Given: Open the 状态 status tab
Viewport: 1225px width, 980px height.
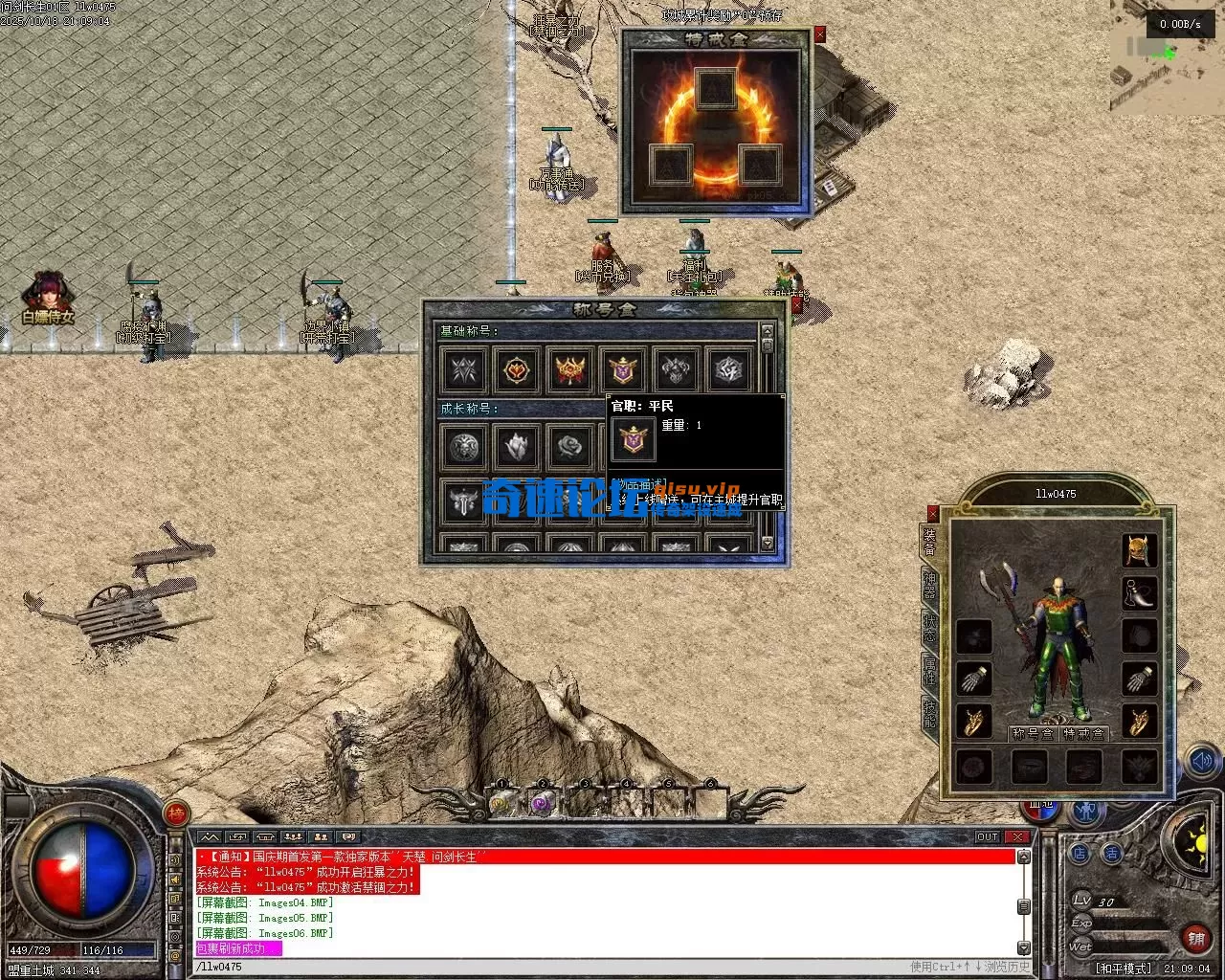Looking at the screenshot, I should (x=929, y=627).
